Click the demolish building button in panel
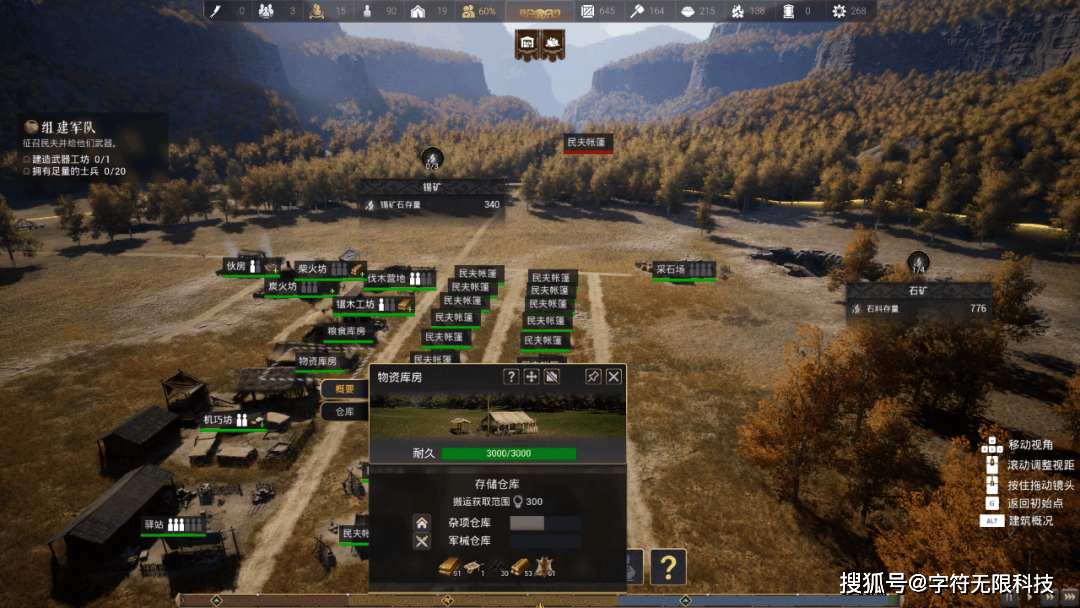The height and width of the screenshot is (608, 1080). tap(552, 376)
